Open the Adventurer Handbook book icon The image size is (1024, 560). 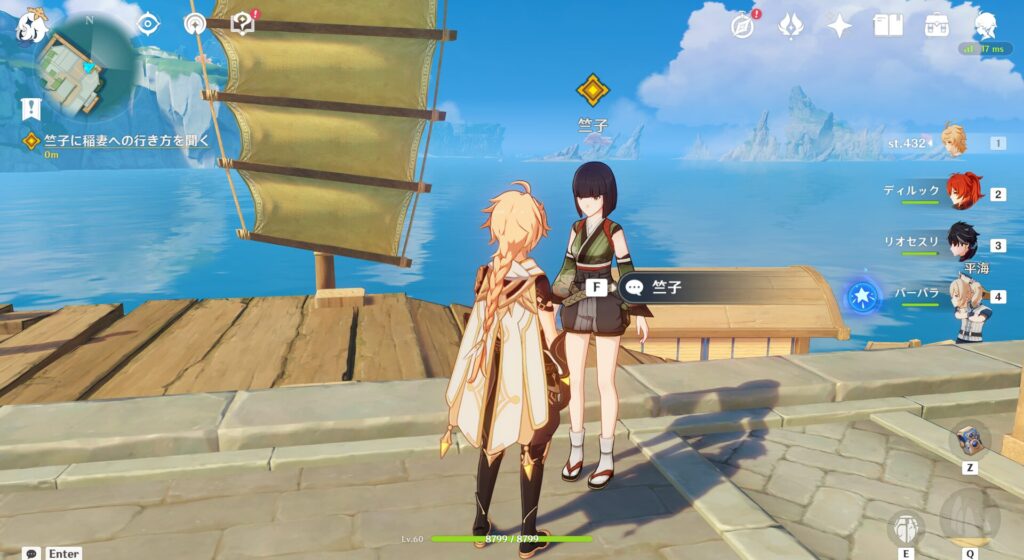888,26
